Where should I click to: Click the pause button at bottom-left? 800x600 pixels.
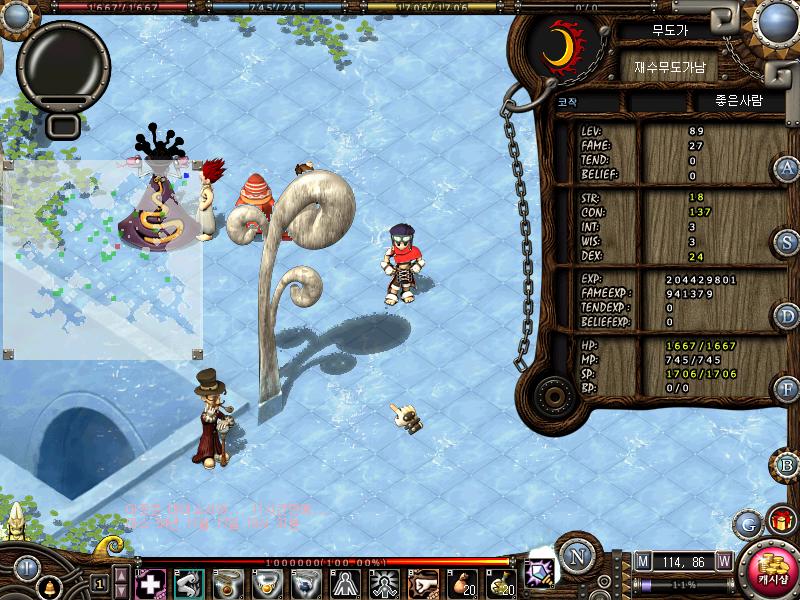coord(25,566)
